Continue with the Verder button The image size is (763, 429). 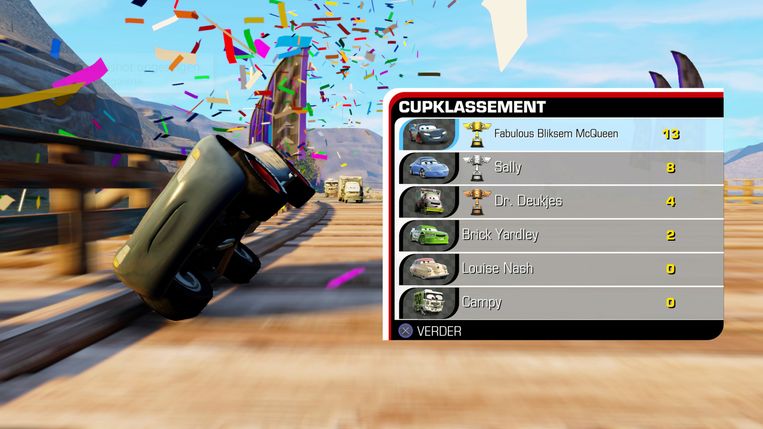(431, 330)
